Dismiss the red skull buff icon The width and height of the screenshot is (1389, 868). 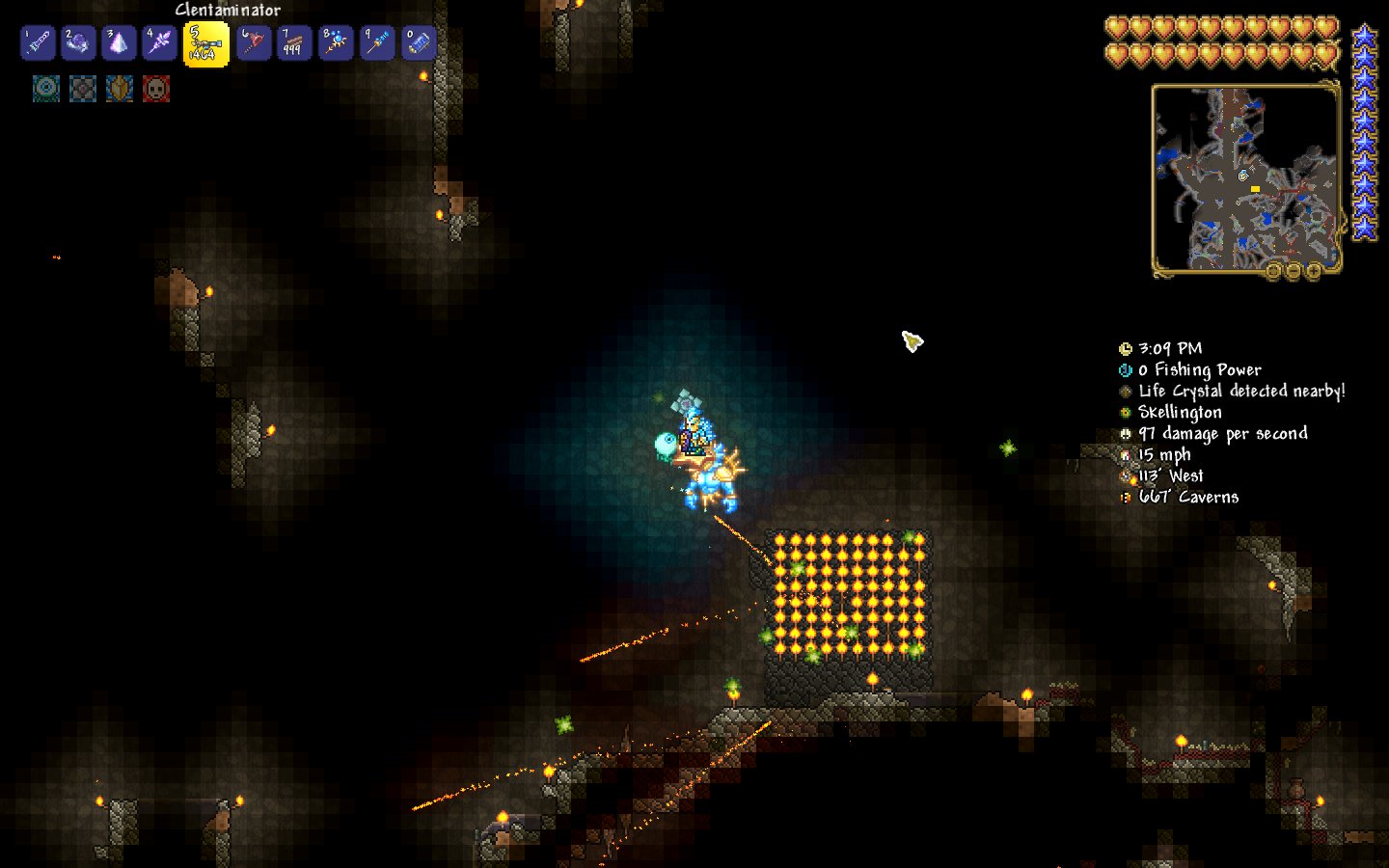click(x=156, y=89)
